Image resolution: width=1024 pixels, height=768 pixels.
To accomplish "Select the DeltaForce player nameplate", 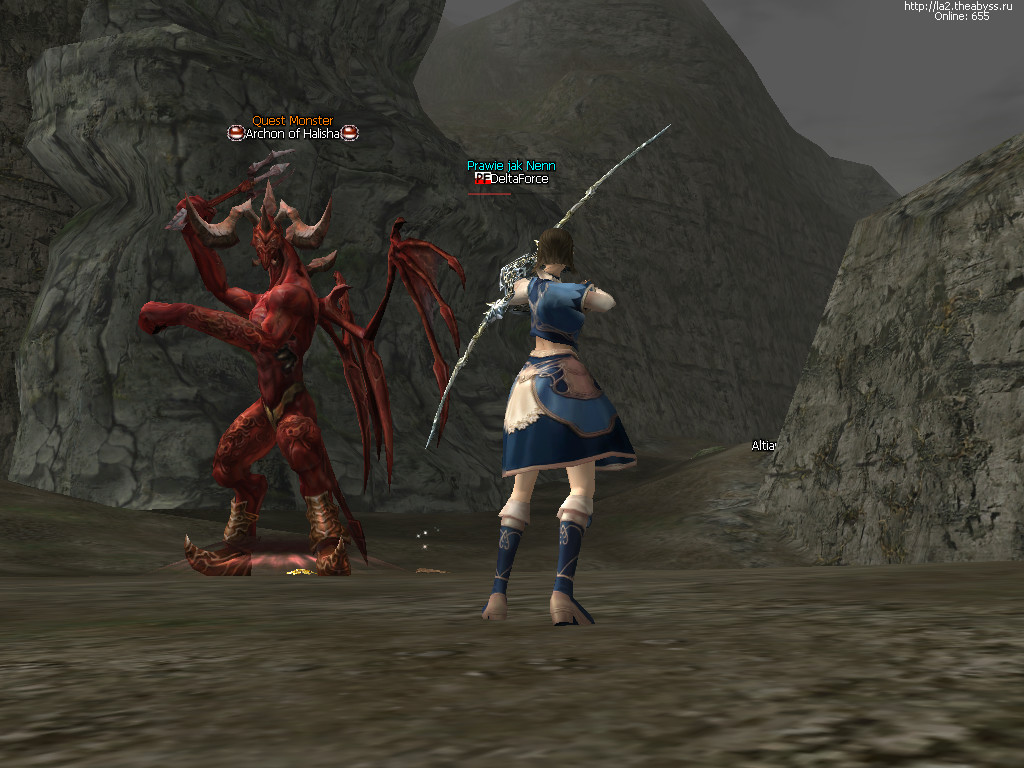I will [518, 179].
